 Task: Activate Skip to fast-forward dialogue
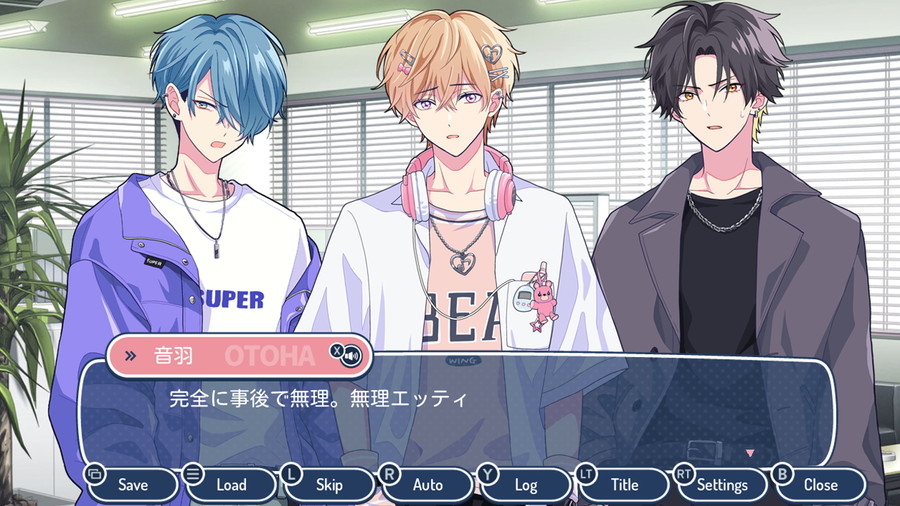point(329,485)
